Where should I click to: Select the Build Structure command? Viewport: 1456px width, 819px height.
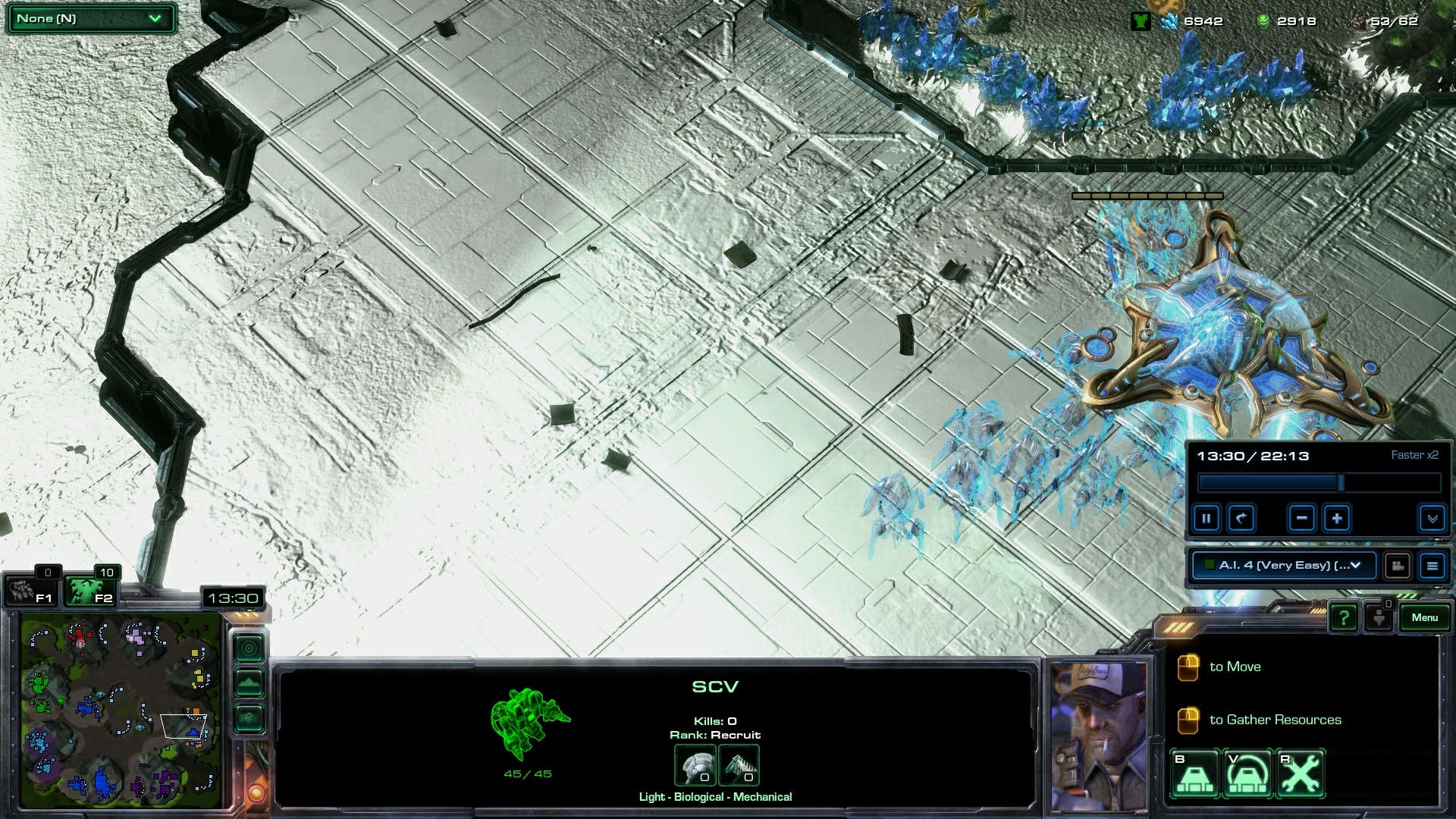1195,774
